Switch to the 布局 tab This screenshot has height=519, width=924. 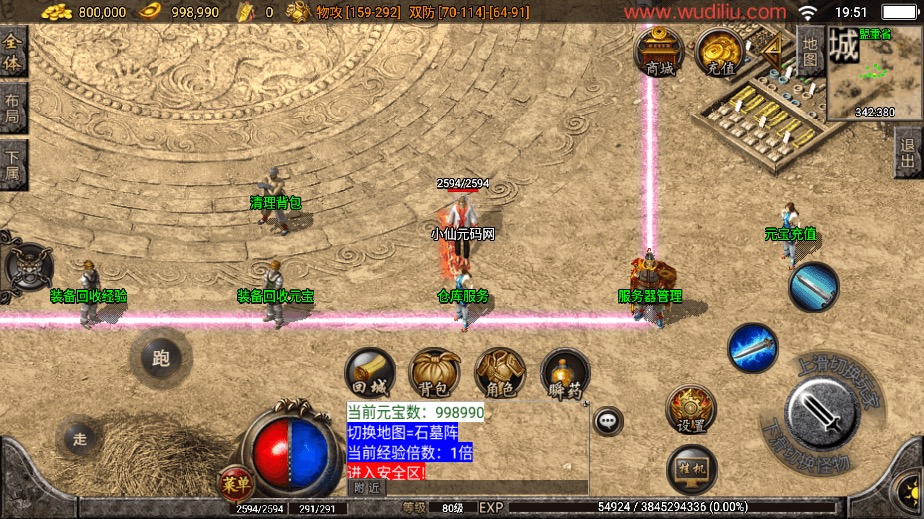pyautogui.click(x=12, y=106)
